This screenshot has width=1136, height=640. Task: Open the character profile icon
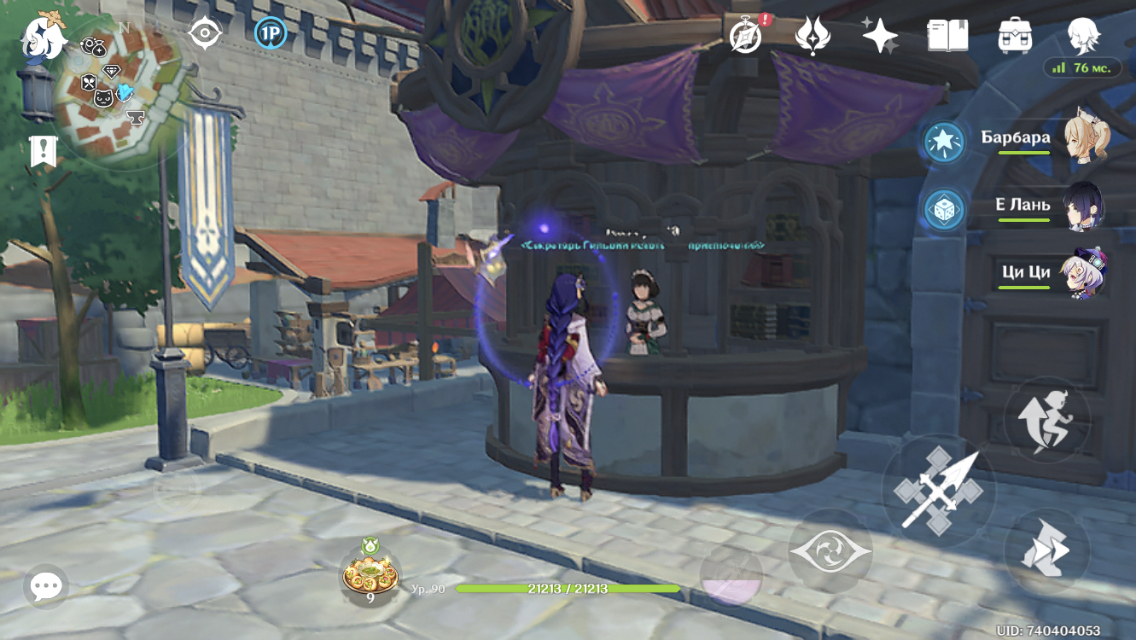tap(1083, 36)
